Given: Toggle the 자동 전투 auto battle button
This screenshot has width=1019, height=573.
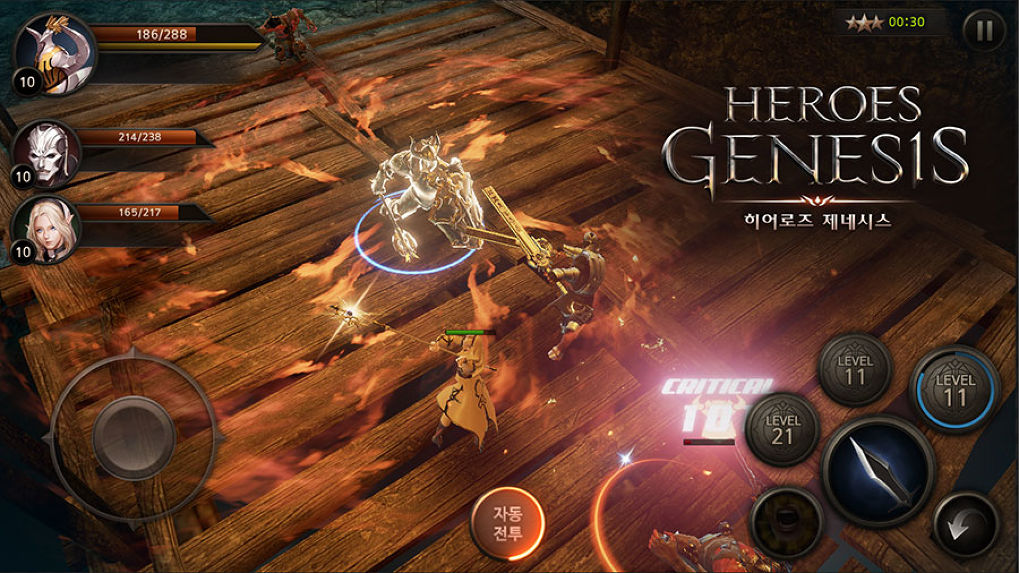Looking at the screenshot, I should tap(508, 522).
